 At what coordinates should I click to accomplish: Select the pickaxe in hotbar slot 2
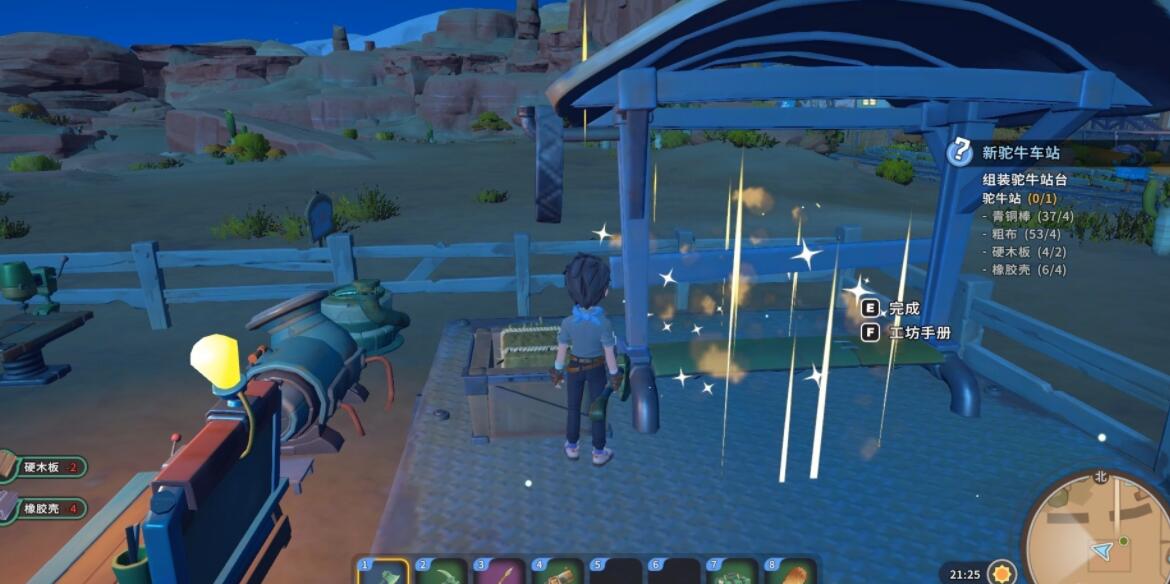point(440,573)
